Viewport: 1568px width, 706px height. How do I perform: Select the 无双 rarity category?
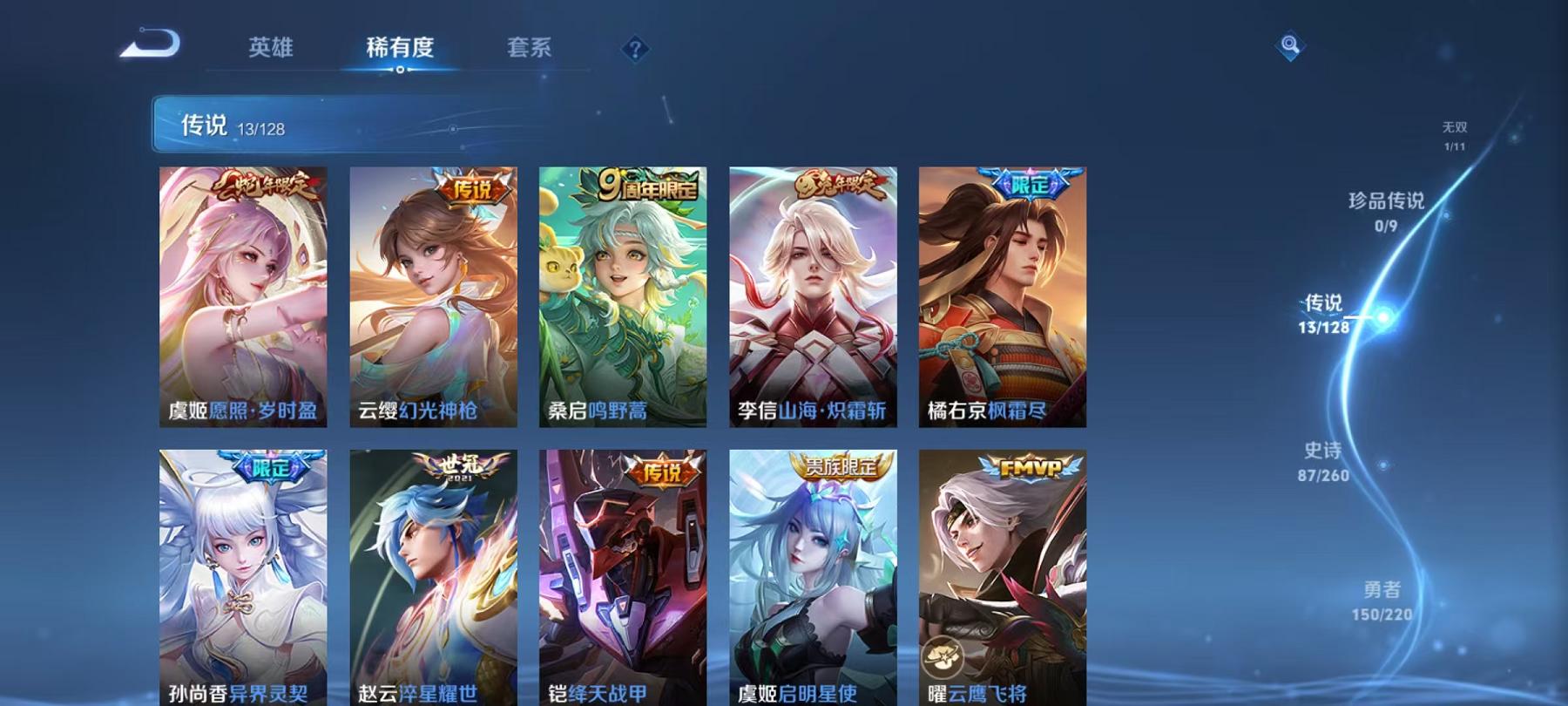pos(1456,132)
